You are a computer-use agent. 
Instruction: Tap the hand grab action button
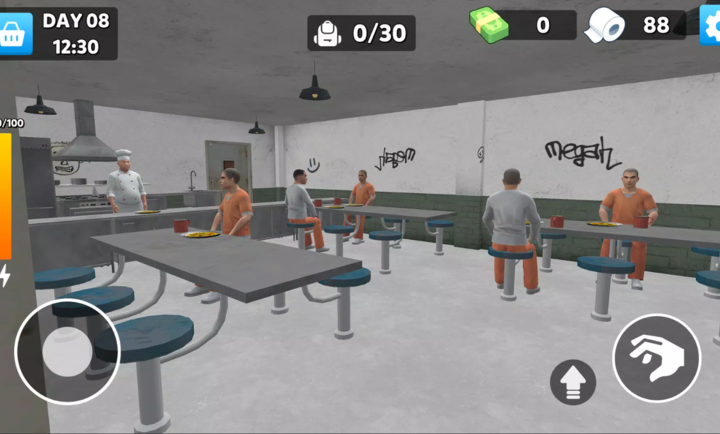point(656,357)
